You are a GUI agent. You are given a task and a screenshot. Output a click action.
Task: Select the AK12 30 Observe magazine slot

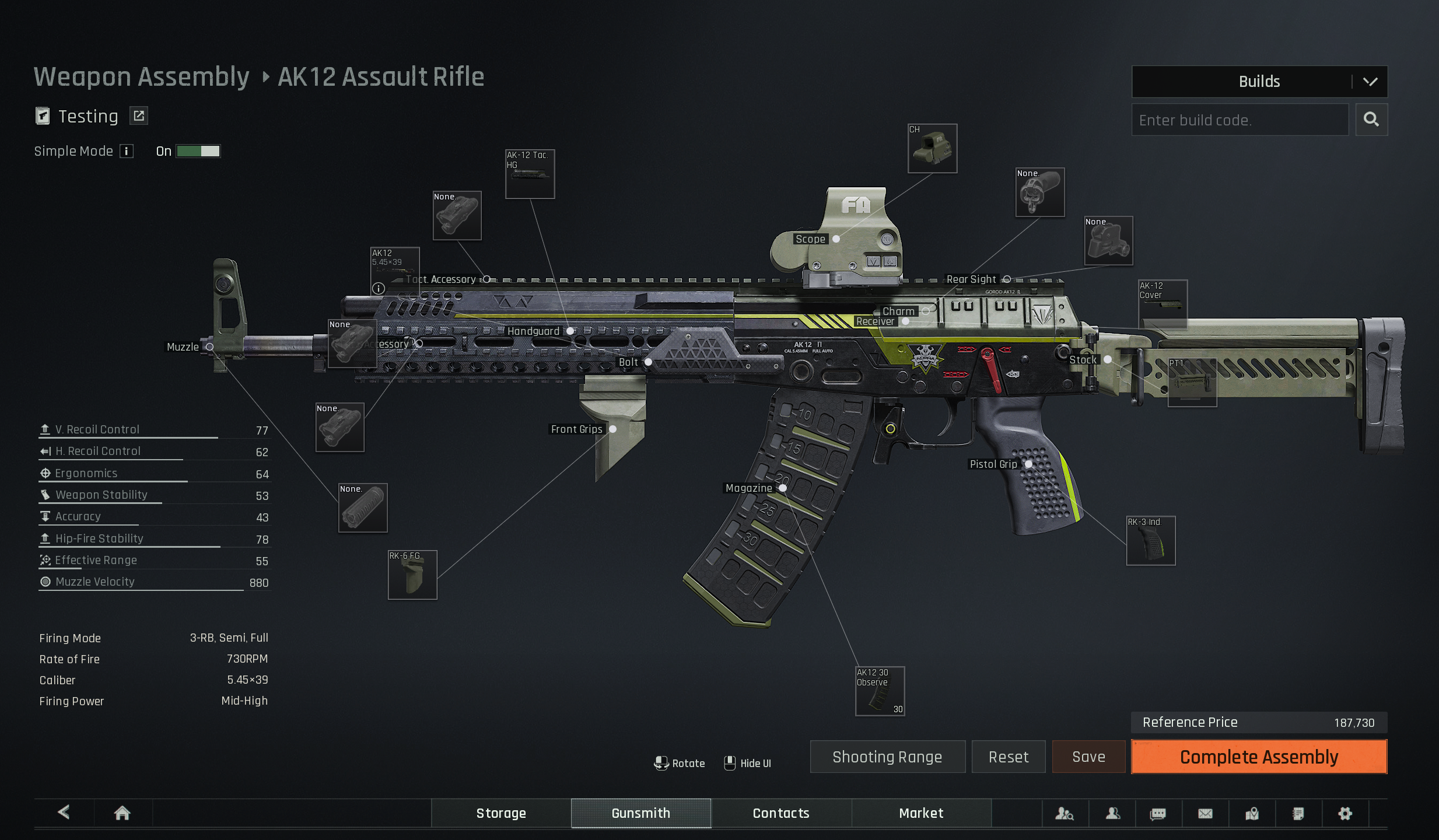coord(880,691)
